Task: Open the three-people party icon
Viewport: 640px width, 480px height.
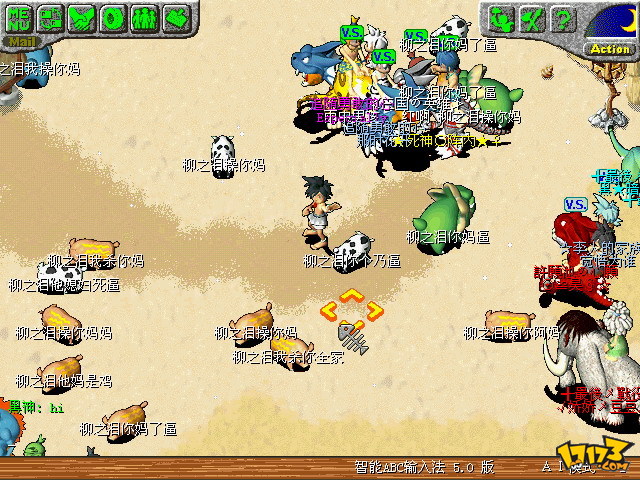Action: [x=143, y=18]
